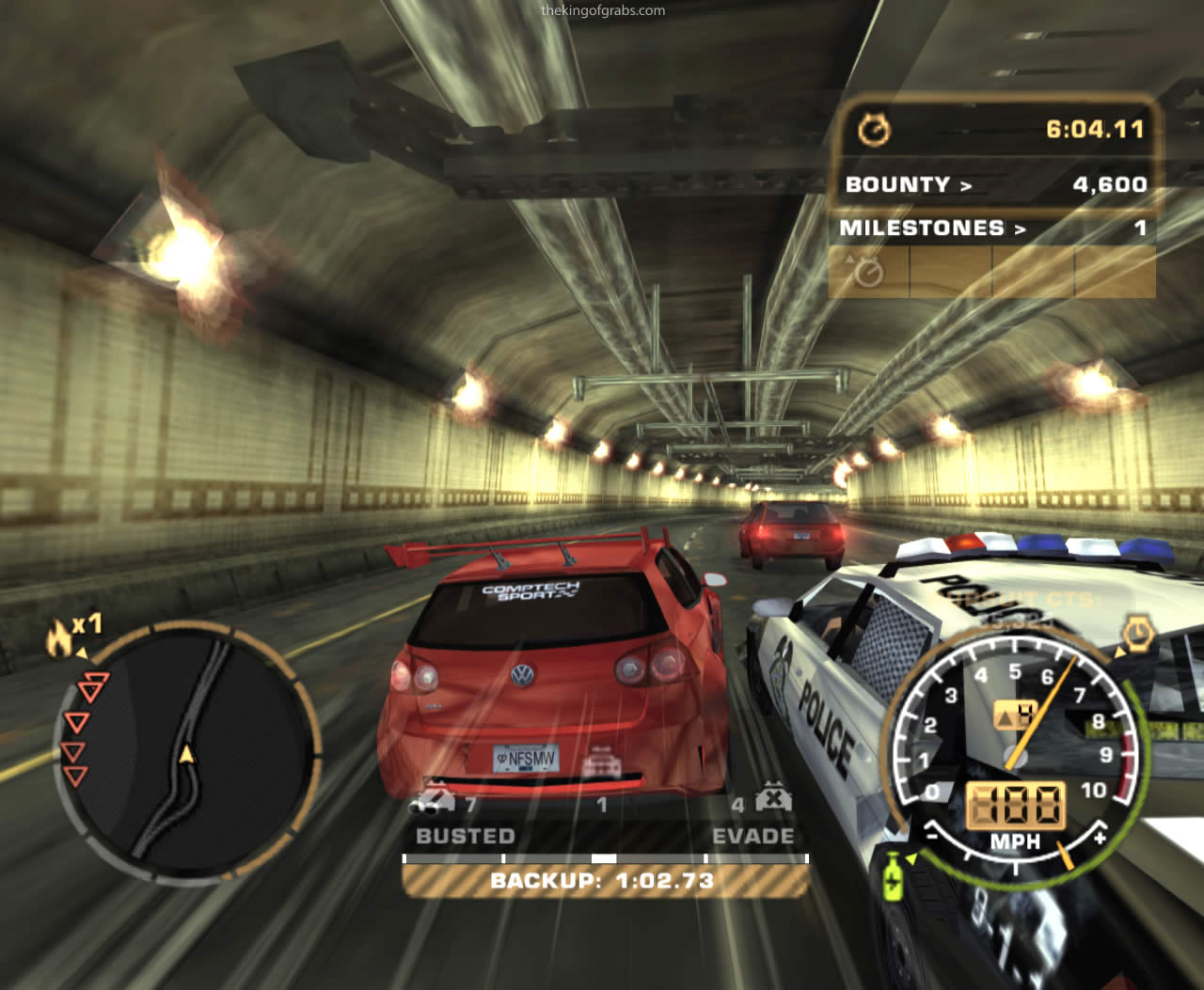Select the pursuit clock icon beside the timer

click(x=874, y=130)
